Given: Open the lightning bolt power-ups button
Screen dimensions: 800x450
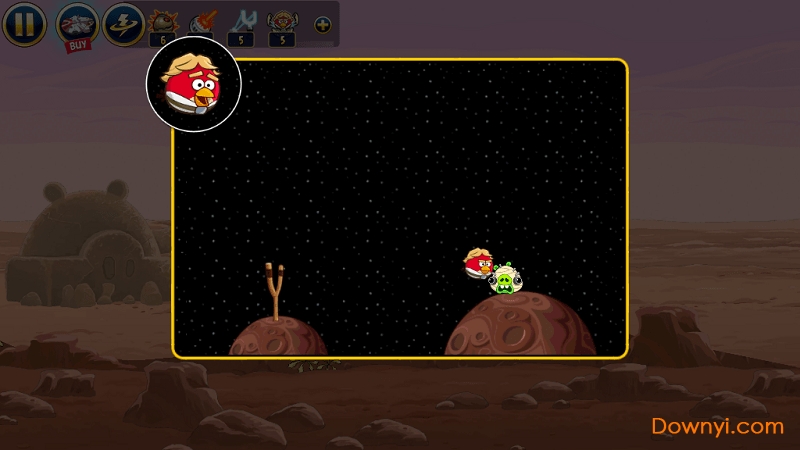Looking at the screenshot, I should point(123,24).
